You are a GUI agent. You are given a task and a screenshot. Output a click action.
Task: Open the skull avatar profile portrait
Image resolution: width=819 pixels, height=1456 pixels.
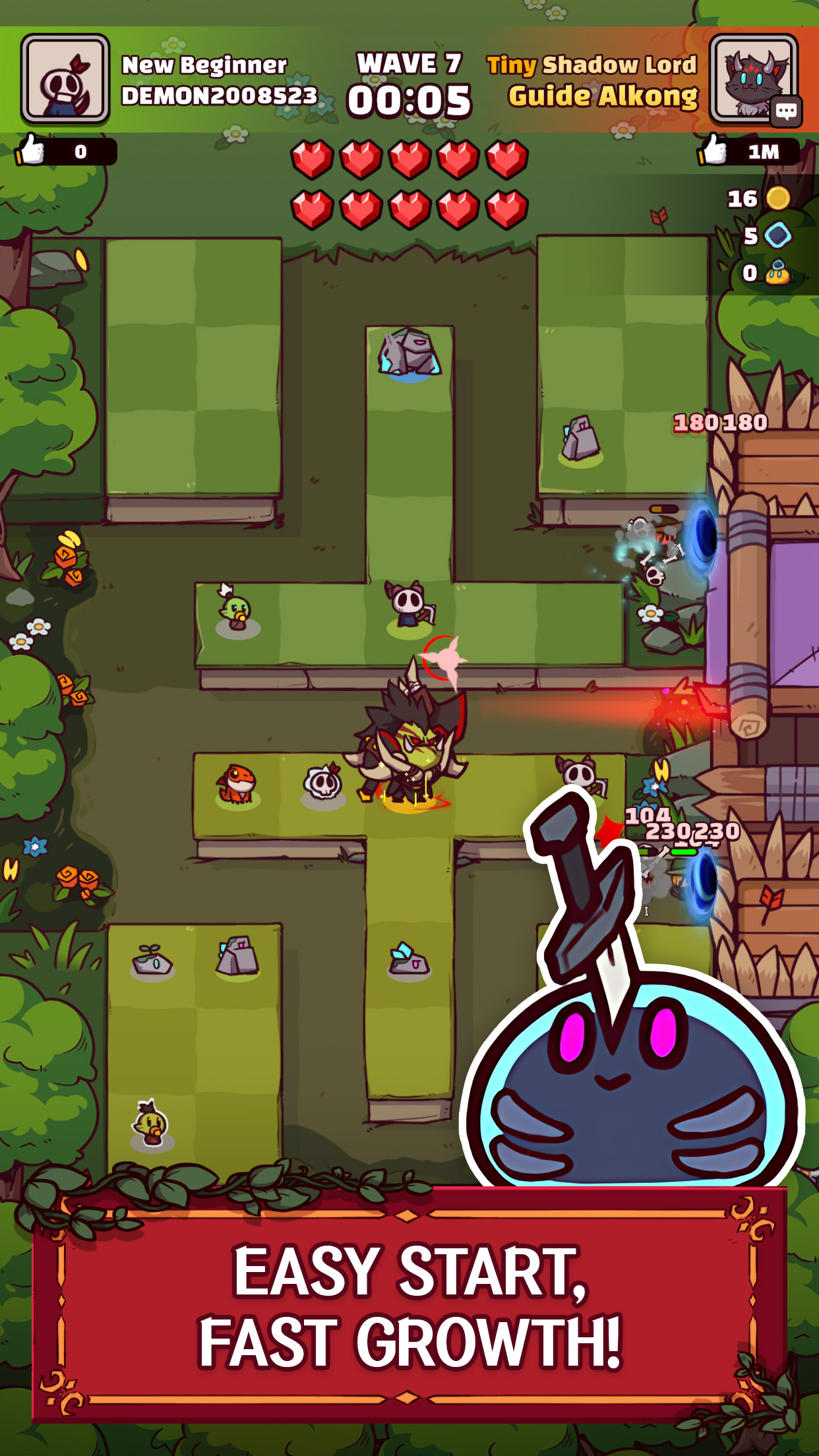(65, 80)
